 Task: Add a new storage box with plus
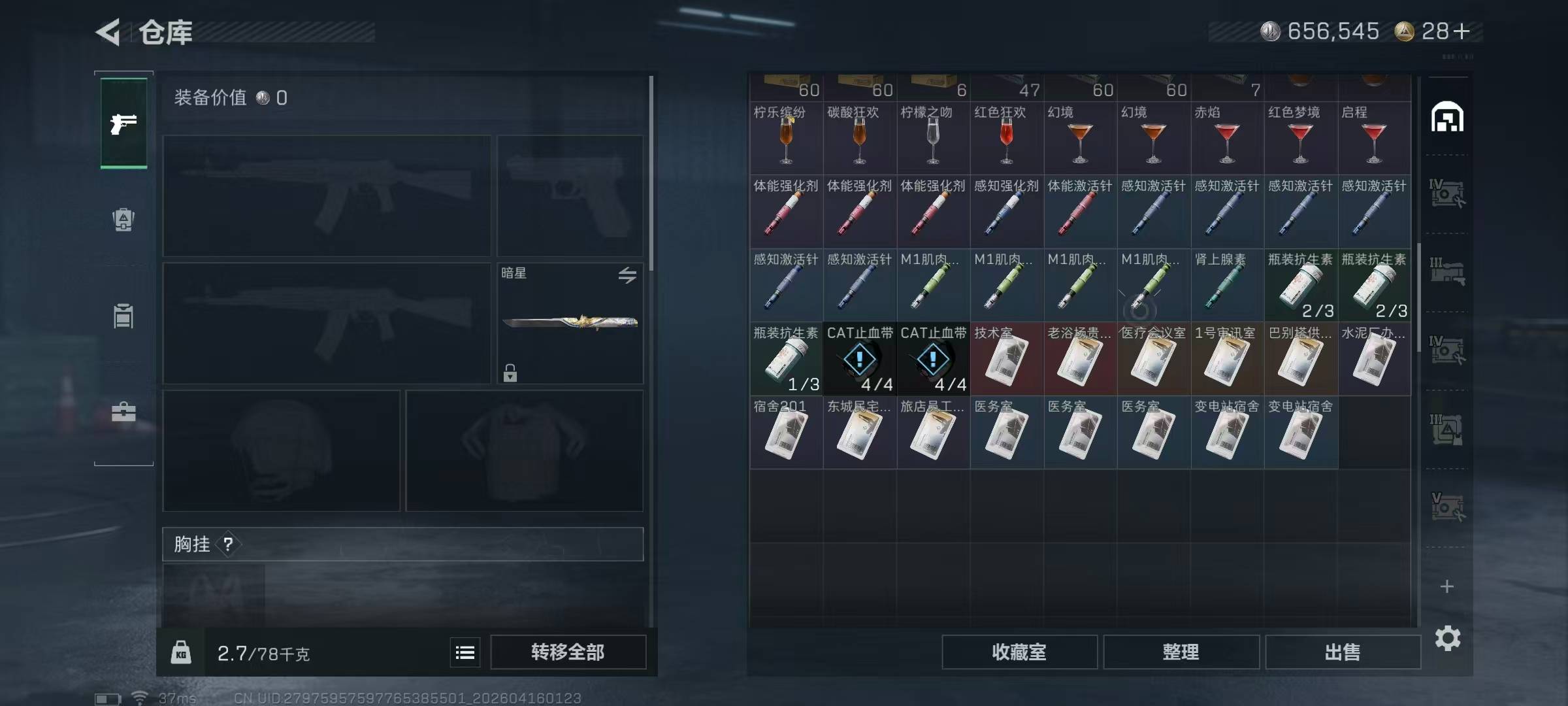click(1447, 586)
